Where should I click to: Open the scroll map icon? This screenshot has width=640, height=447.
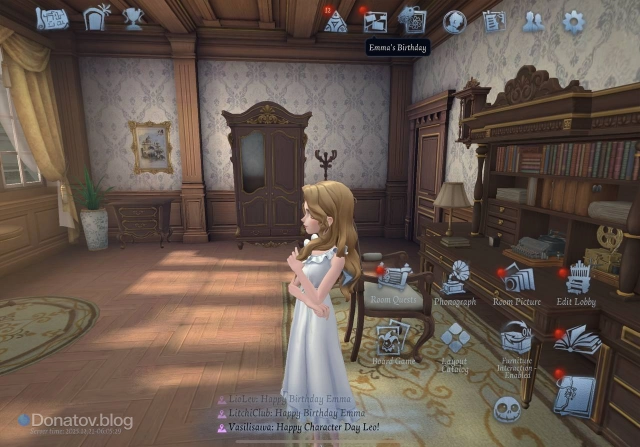(x=51, y=18)
